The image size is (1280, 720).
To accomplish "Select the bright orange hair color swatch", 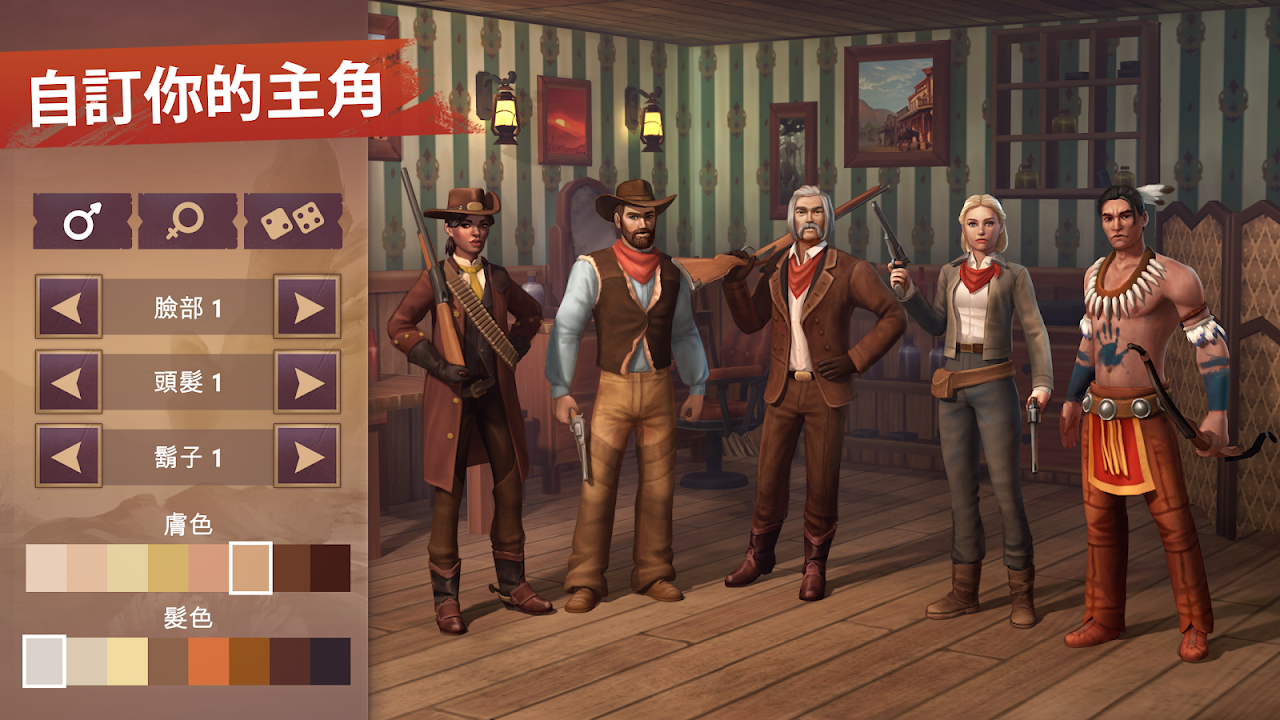I will coord(208,662).
